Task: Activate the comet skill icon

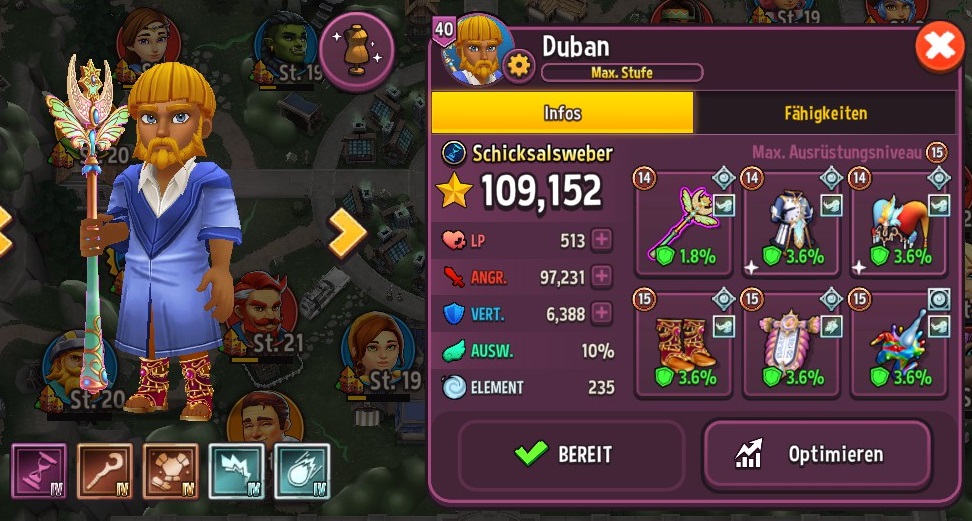Action: pos(302,471)
